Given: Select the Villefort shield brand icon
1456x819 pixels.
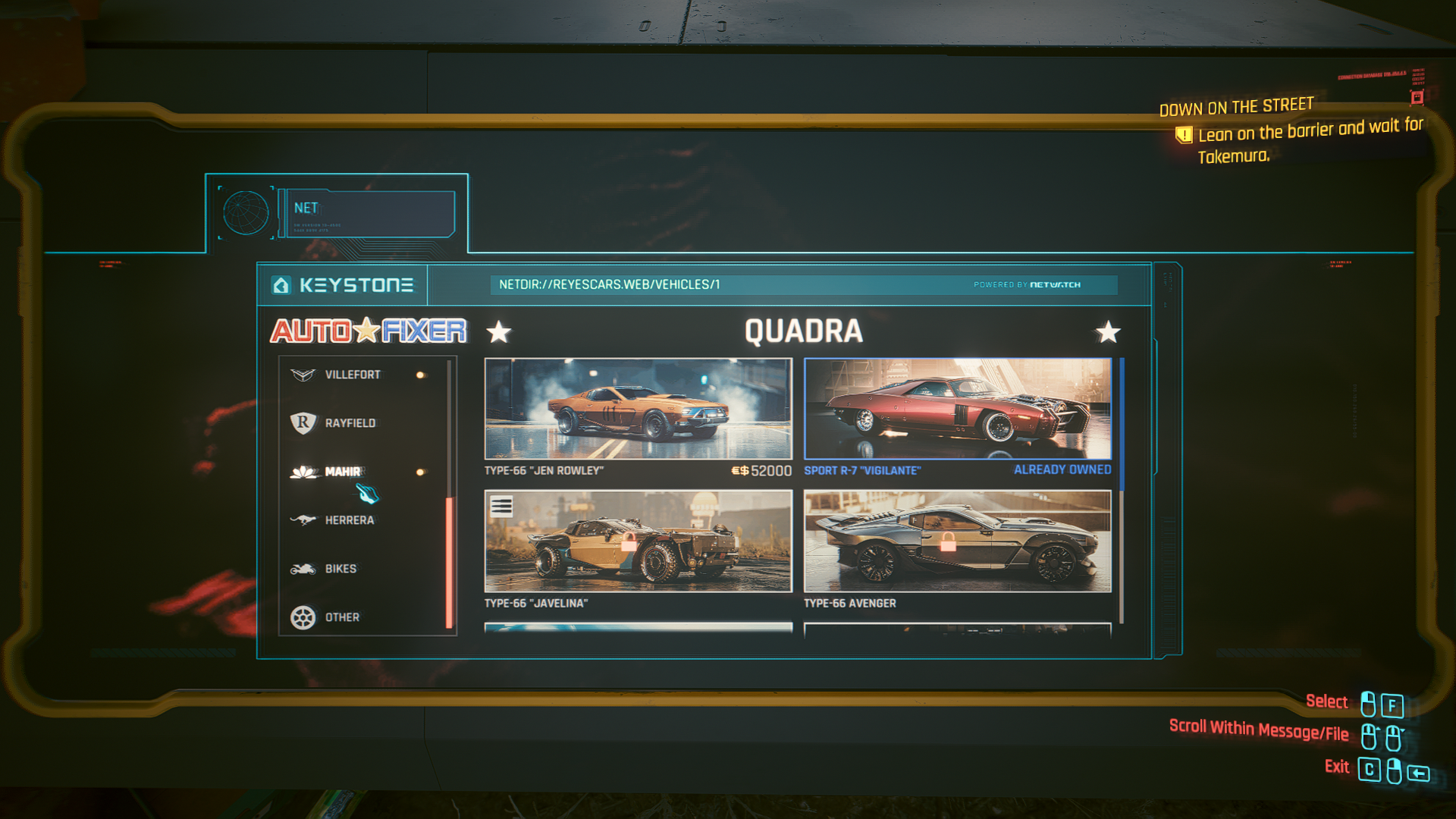Looking at the screenshot, I should pyautogui.click(x=302, y=374).
